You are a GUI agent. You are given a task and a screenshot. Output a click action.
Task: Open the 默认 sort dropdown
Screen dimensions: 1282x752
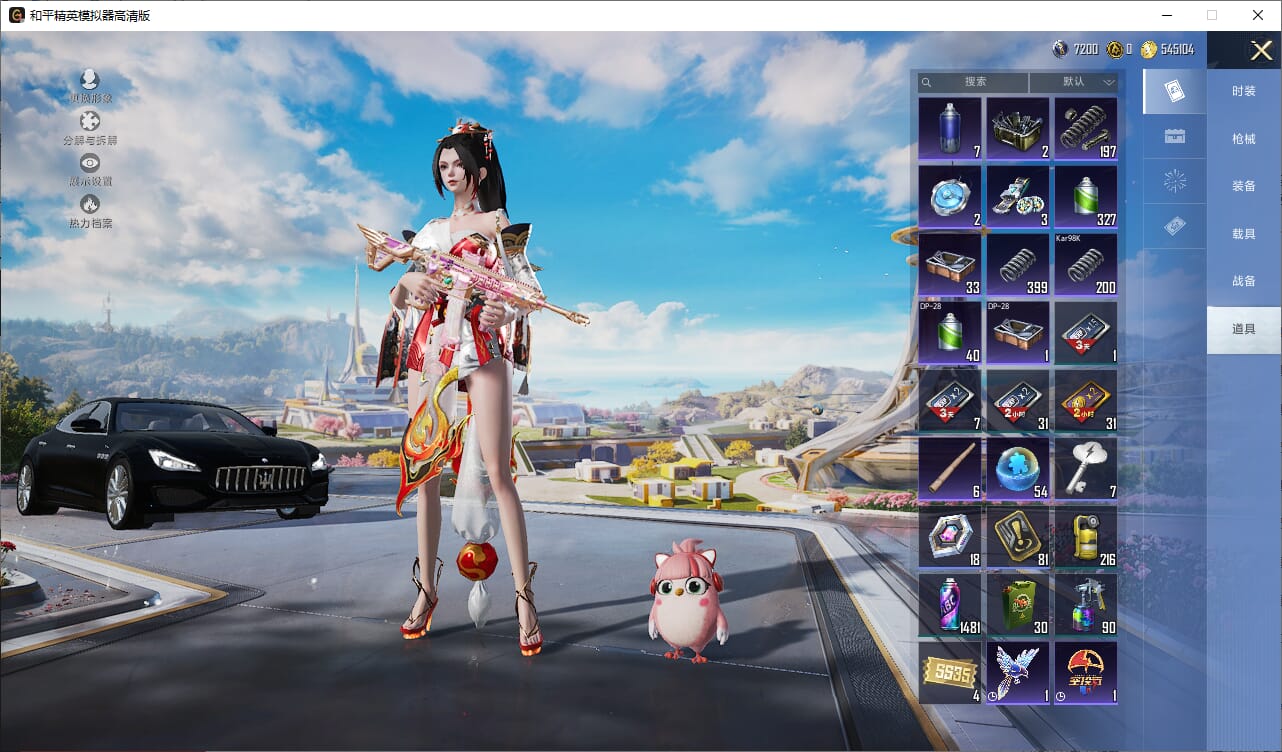[1075, 82]
